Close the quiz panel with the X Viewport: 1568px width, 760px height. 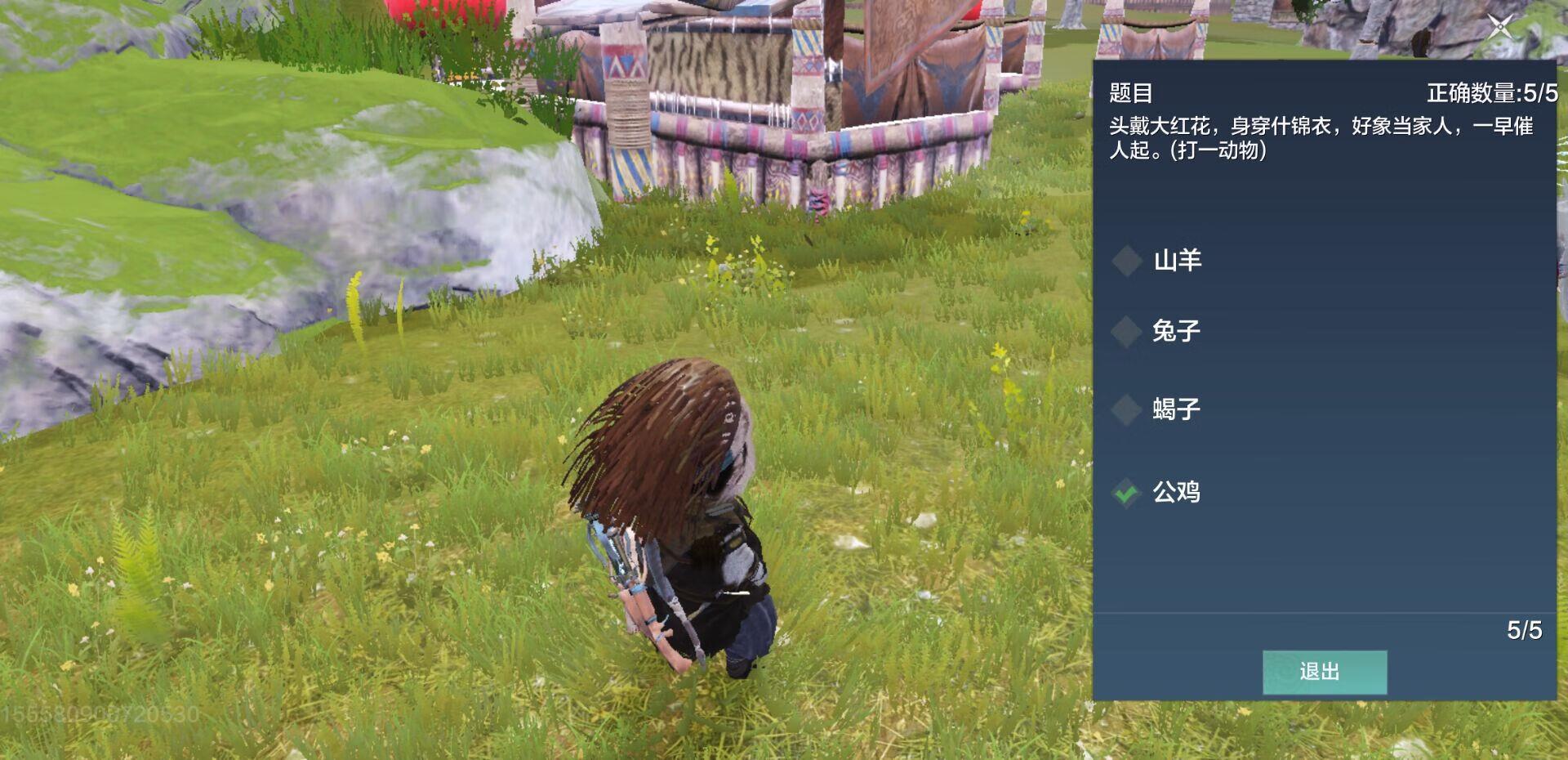(1499, 27)
